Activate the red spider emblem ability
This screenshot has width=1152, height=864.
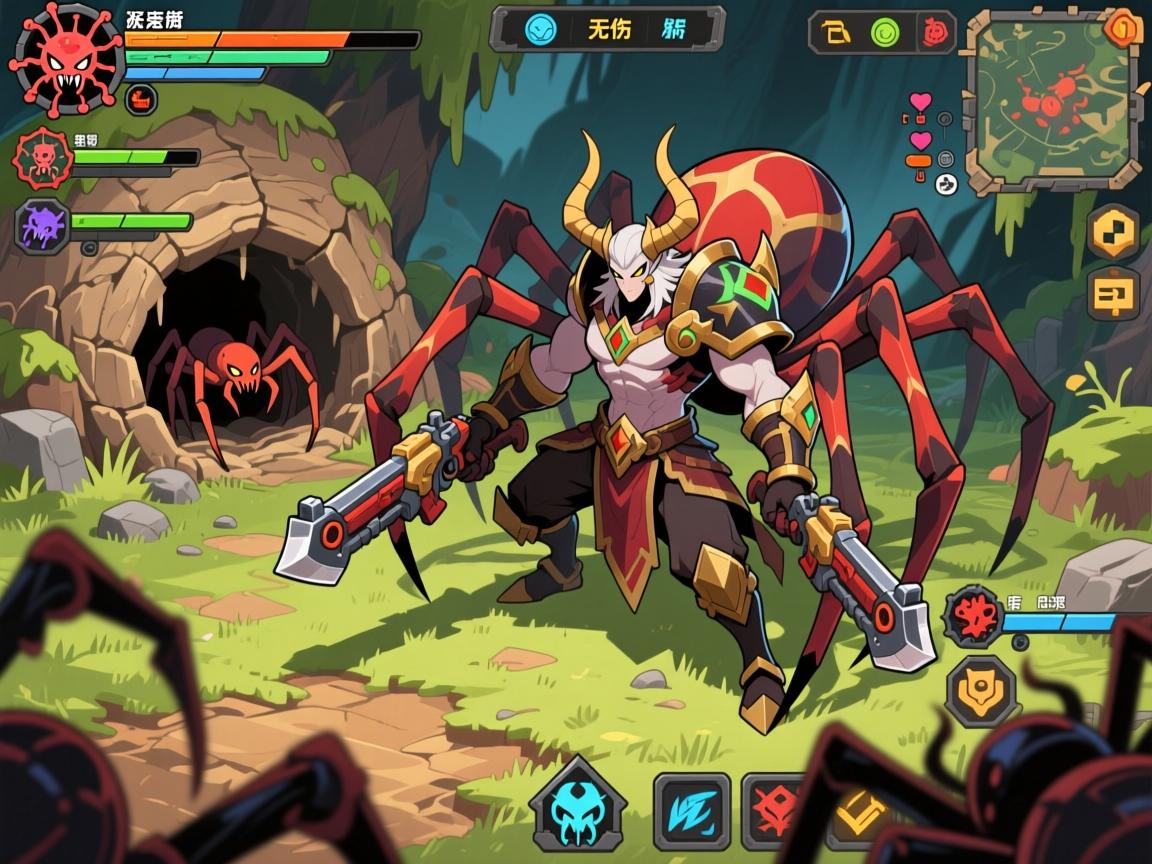(775, 810)
